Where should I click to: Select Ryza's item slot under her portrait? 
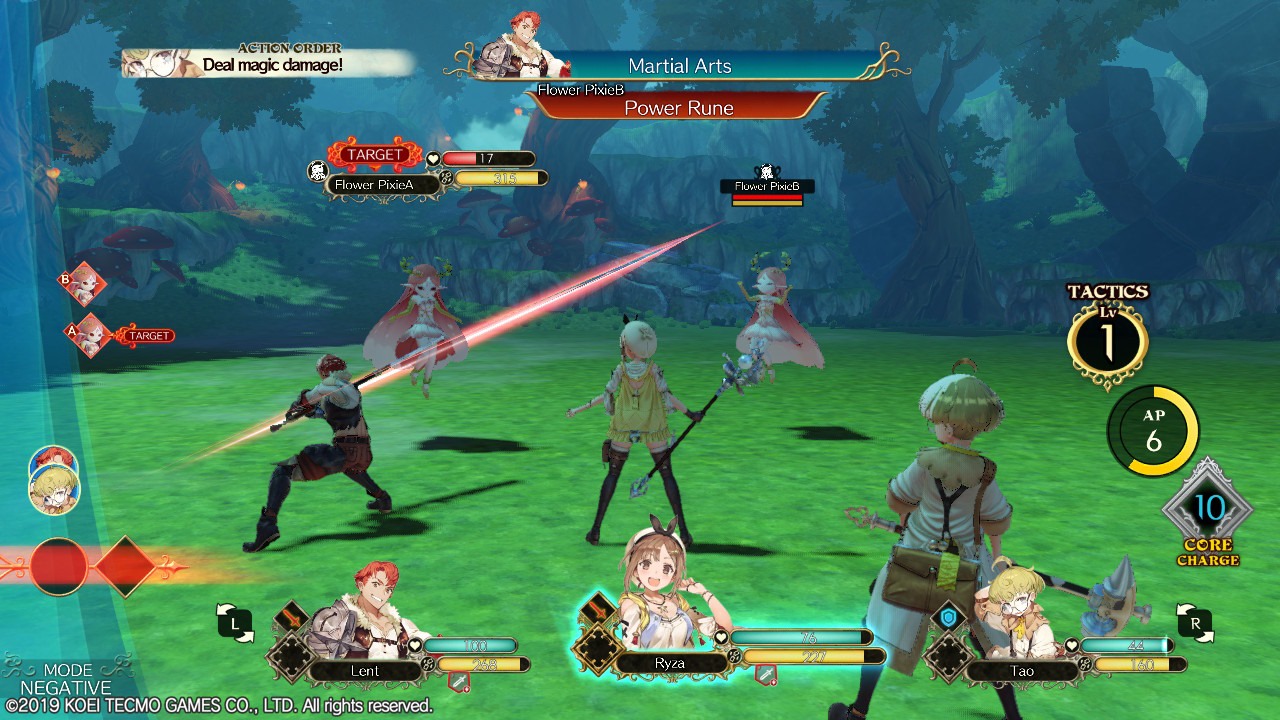coord(765,678)
